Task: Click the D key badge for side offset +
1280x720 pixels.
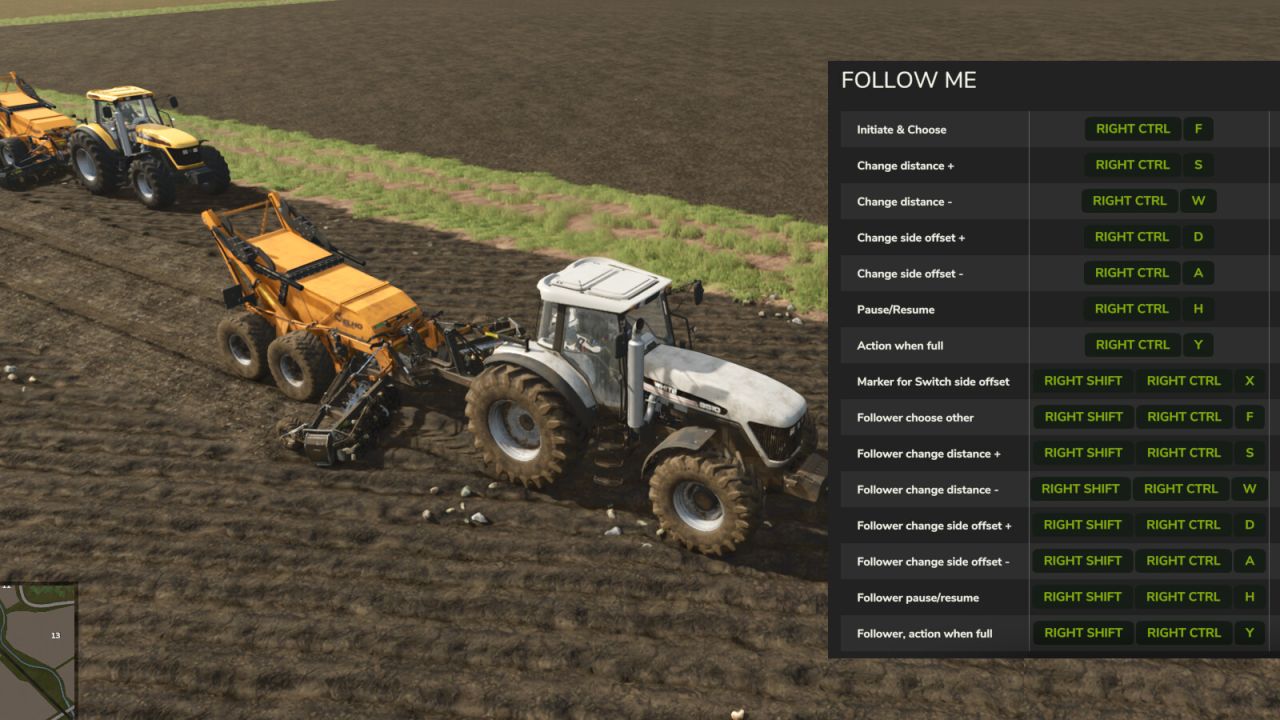Action: pyautogui.click(x=1197, y=236)
